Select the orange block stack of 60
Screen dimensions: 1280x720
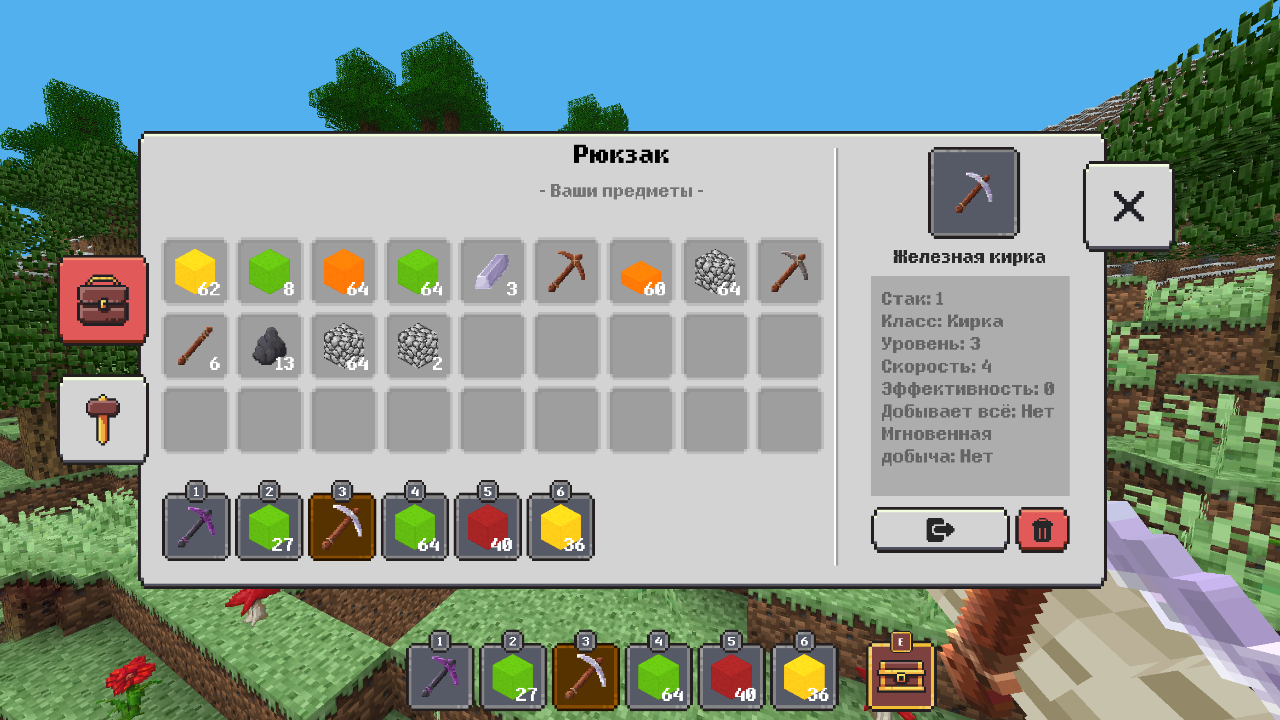[642, 271]
